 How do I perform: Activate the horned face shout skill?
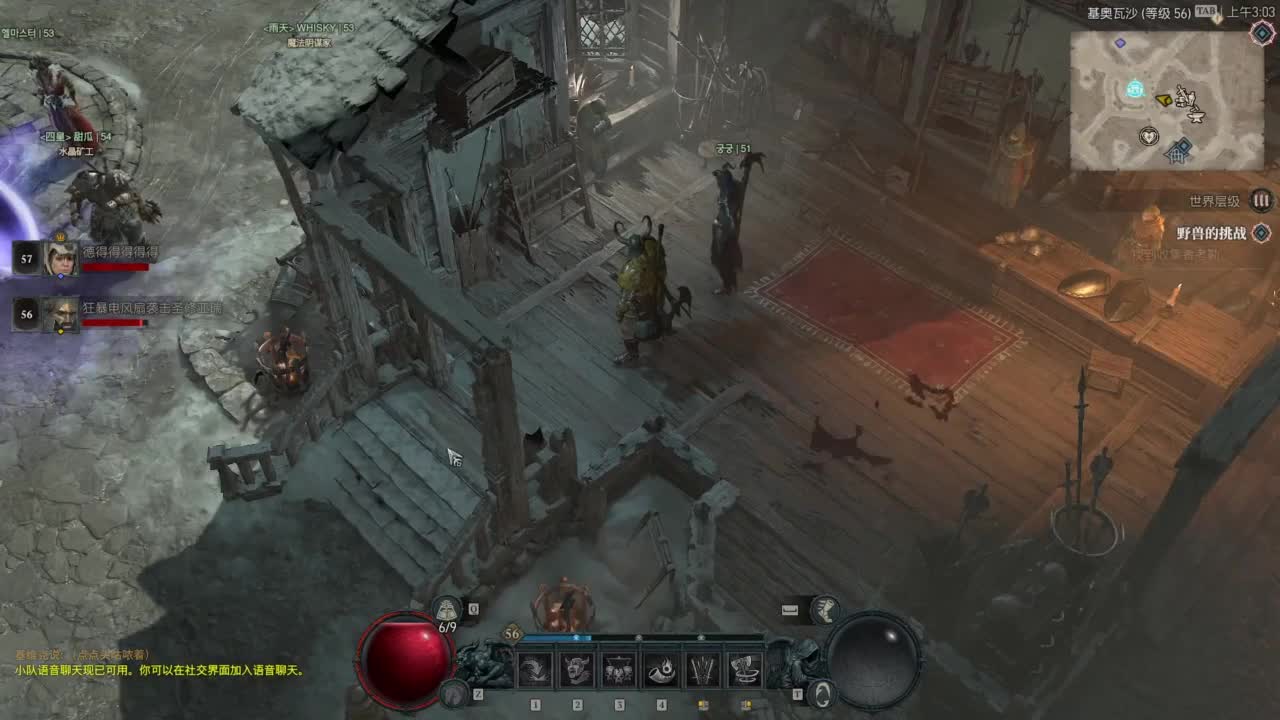(x=577, y=669)
